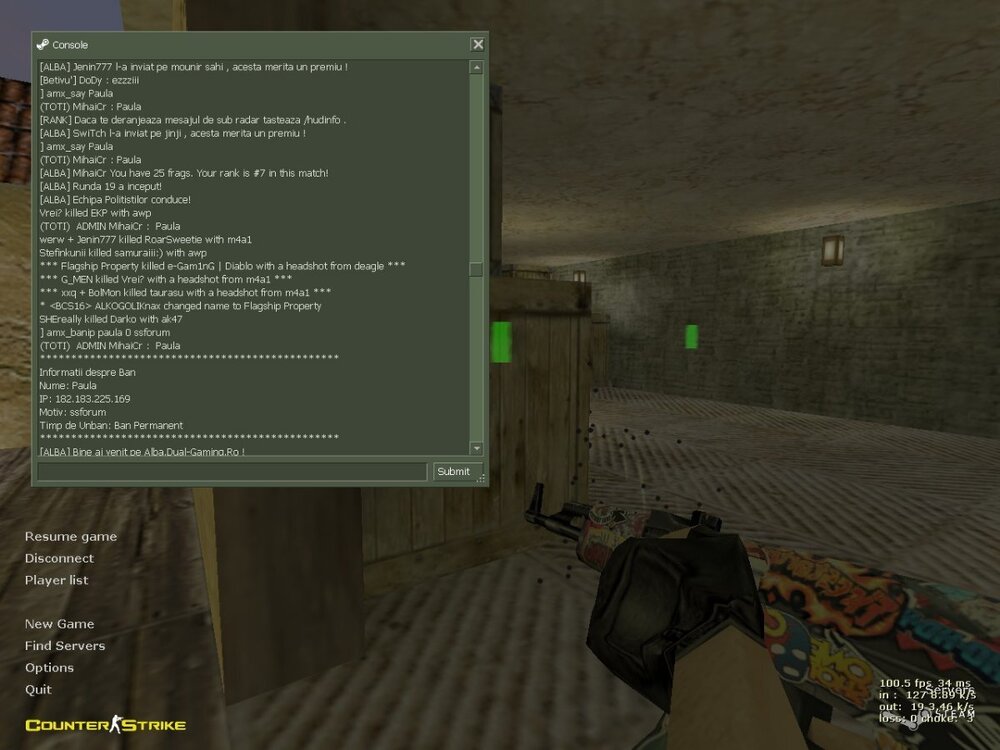
Task: Open the Options menu
Action: coord(49,669)
